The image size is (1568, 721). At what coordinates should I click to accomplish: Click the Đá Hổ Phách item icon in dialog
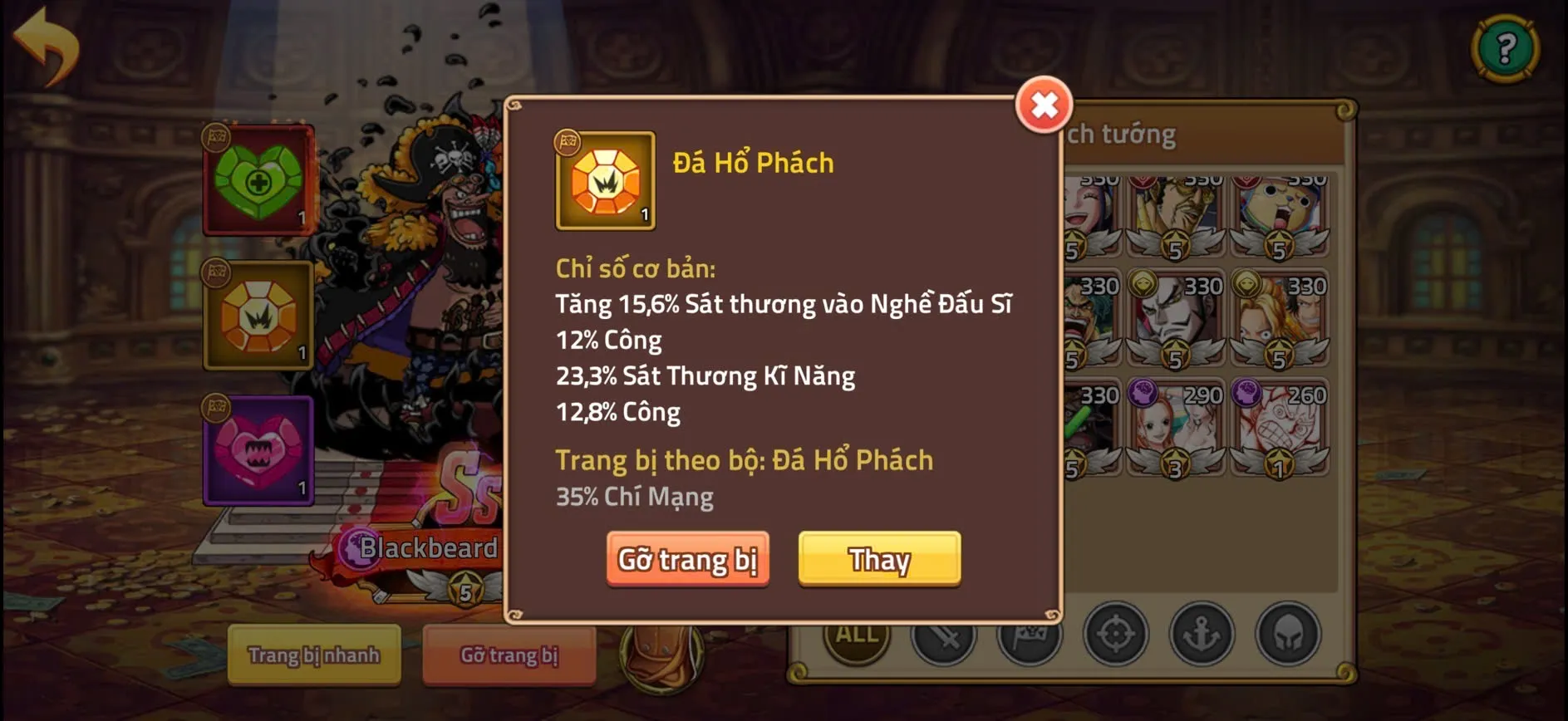pyautogui.click(x=606, y=181)
